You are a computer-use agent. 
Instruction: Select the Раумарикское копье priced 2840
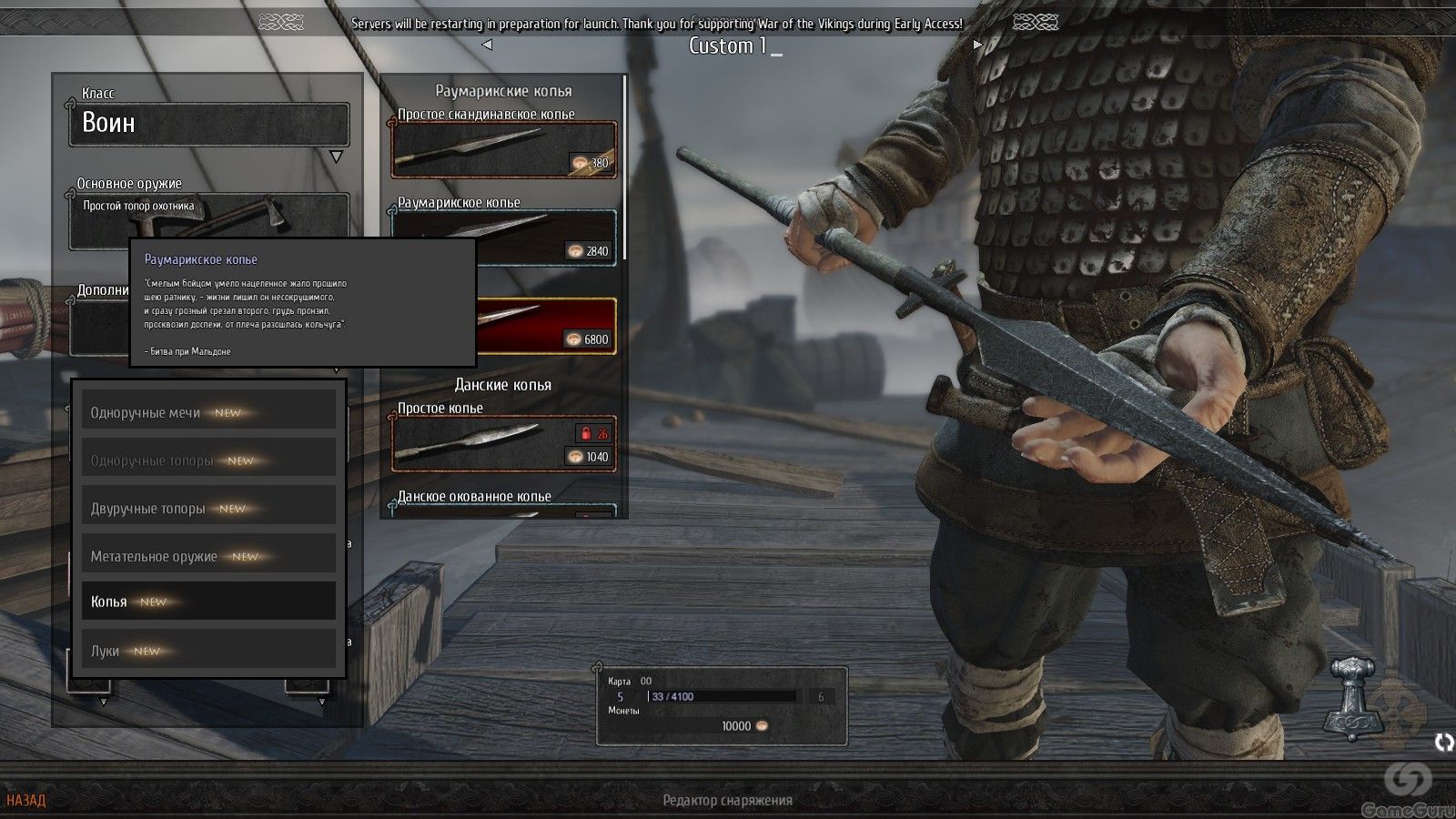[x=503, y=238]
